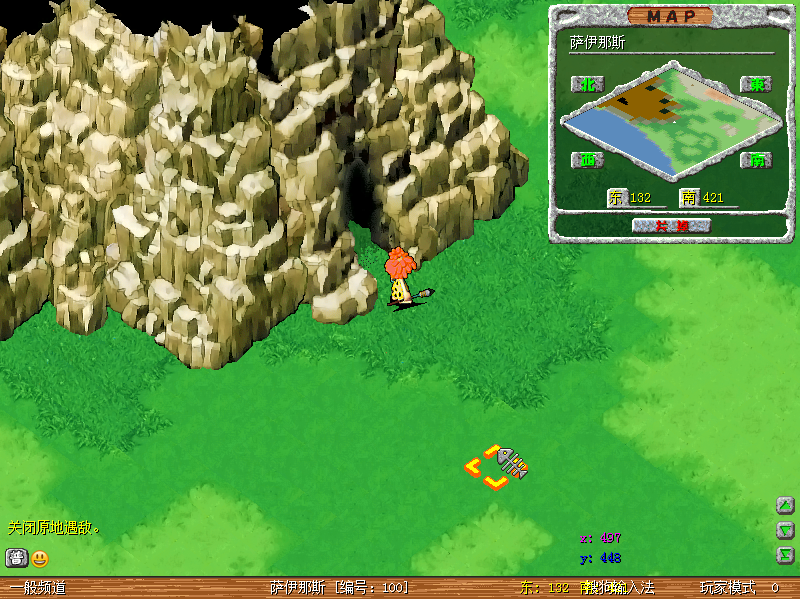
Task: Click the 玩家模式 label in status bar
Action: click(x=727, y=588)
